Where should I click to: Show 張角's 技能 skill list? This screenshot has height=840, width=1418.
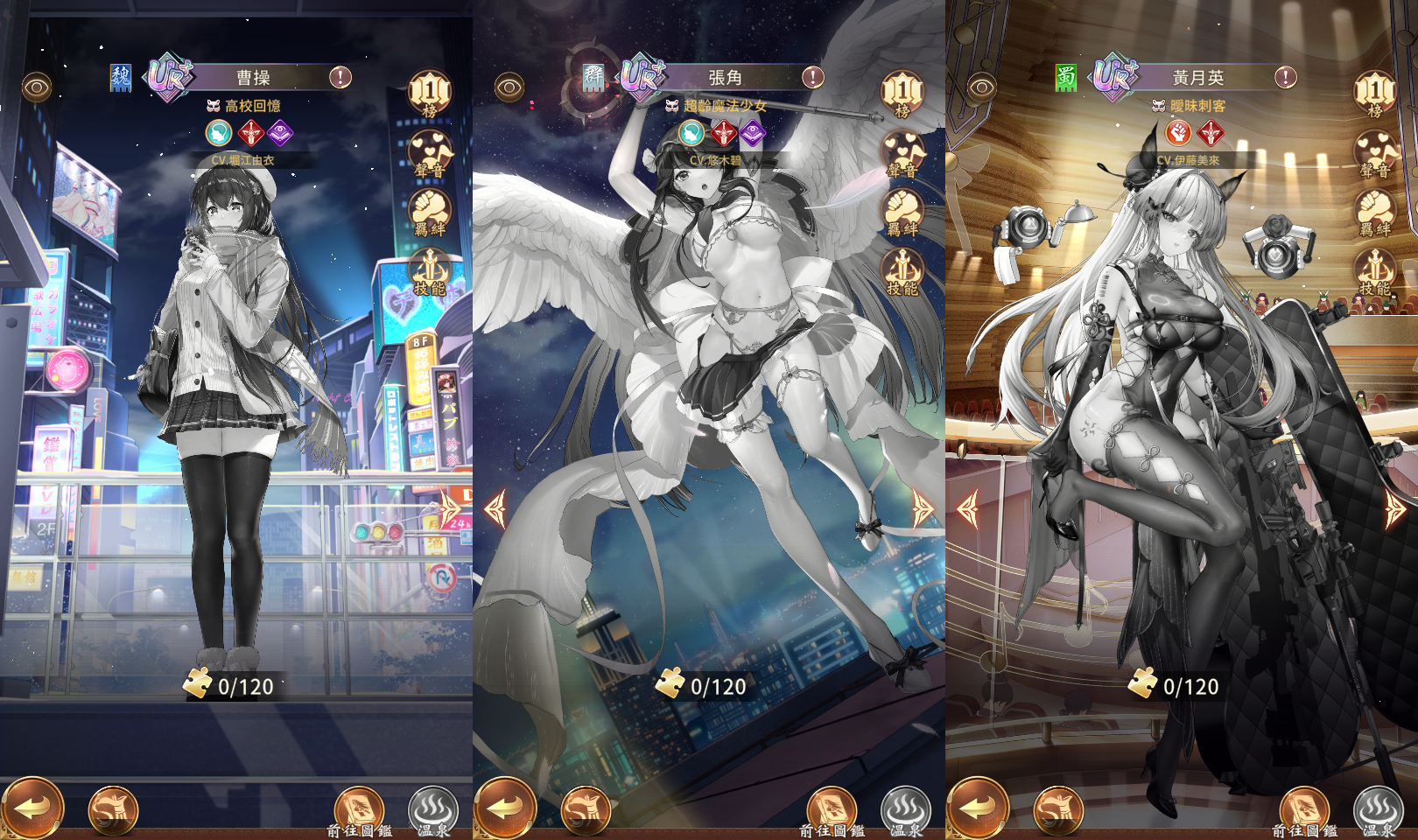click(x=902, y=271)
